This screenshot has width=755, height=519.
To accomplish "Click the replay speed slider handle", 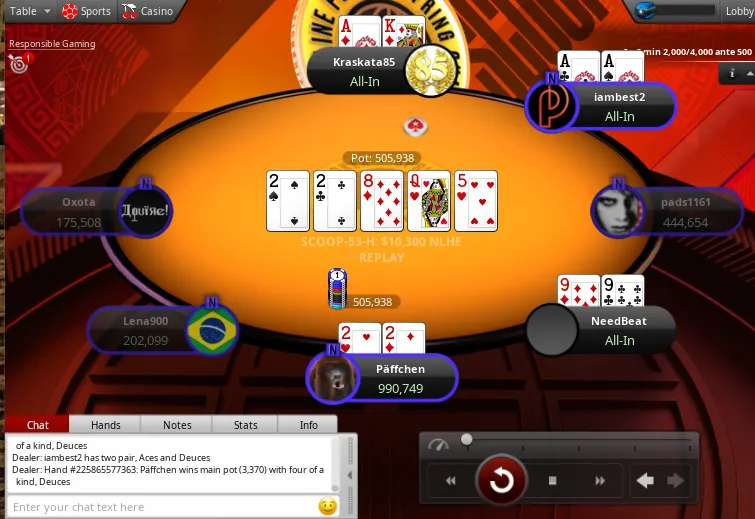I will tap(467, 440).
